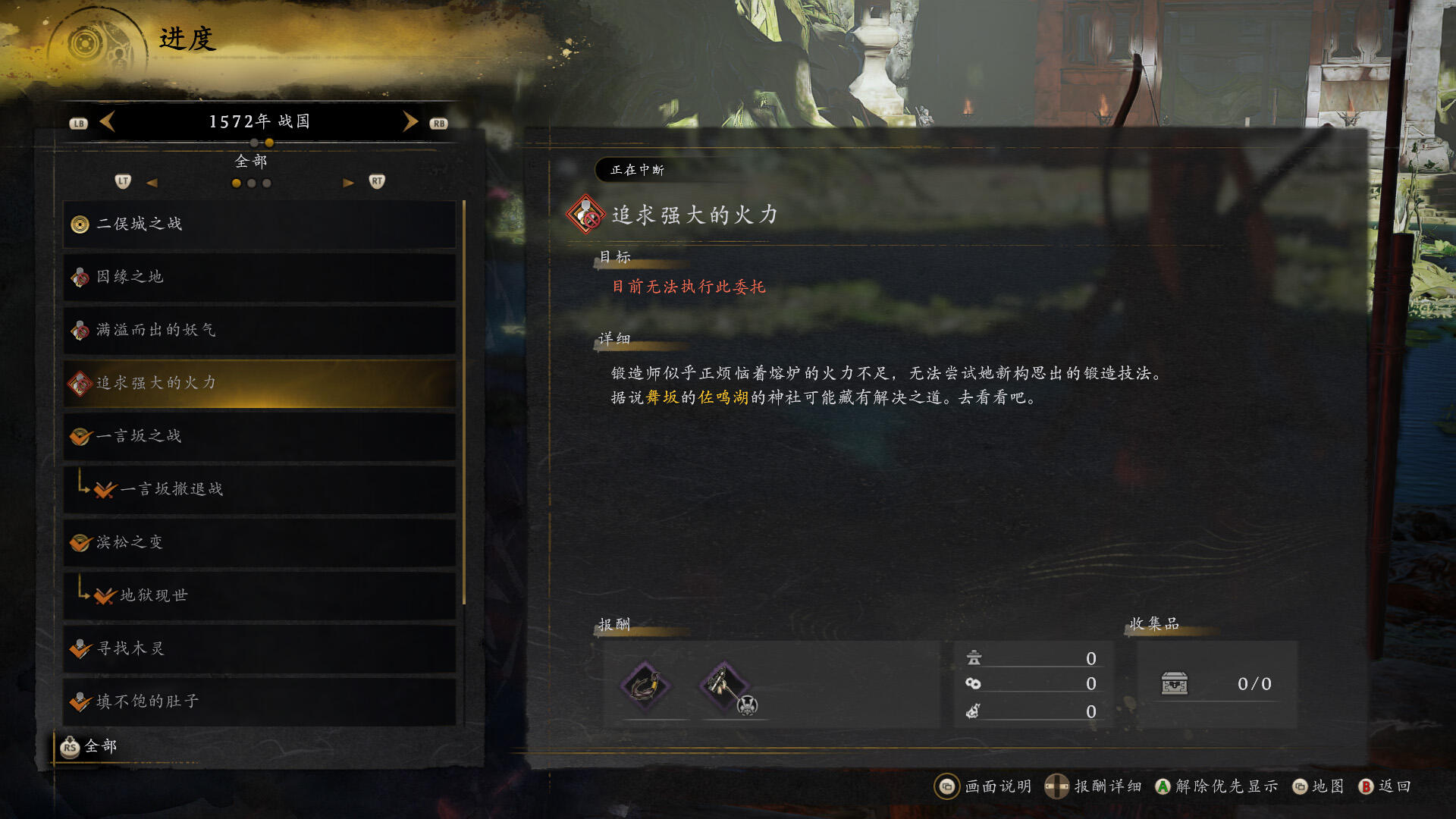This screenshot has height=819, width=1456.
Task: Inspect the second reward weapon icon
Action: [x=725, y=686]
